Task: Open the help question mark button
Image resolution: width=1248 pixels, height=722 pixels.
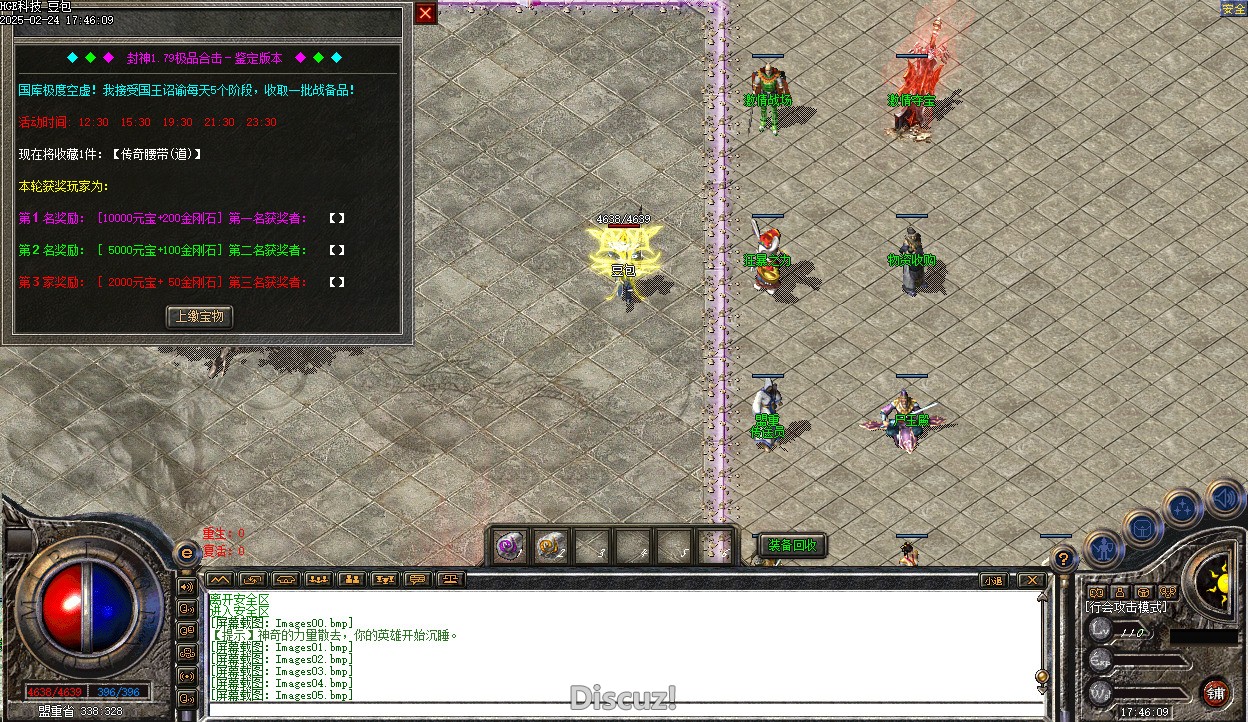Action: (1063, 559)
